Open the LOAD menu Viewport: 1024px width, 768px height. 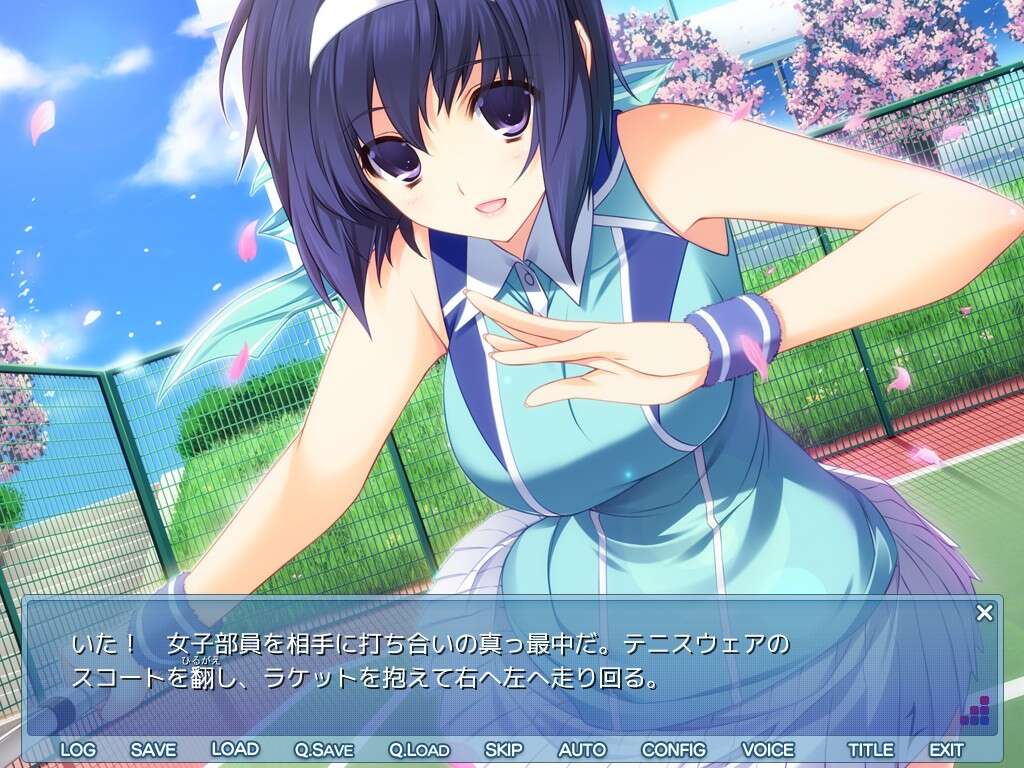click(x=235, y=749)
